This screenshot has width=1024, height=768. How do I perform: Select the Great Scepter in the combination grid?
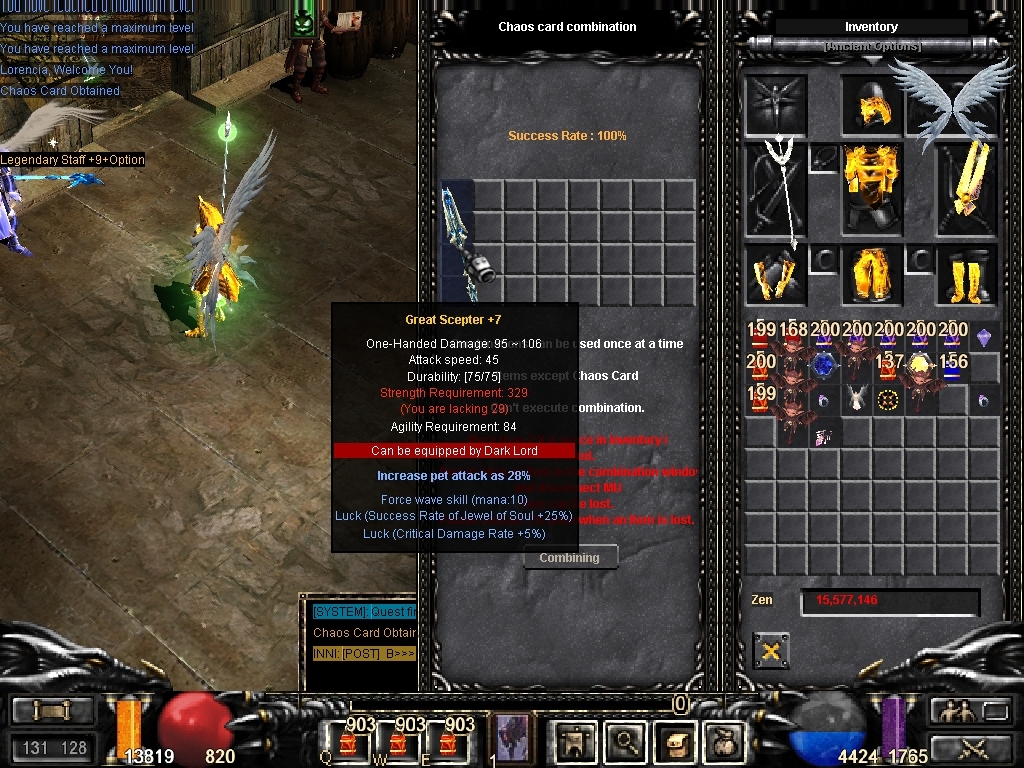458,240
